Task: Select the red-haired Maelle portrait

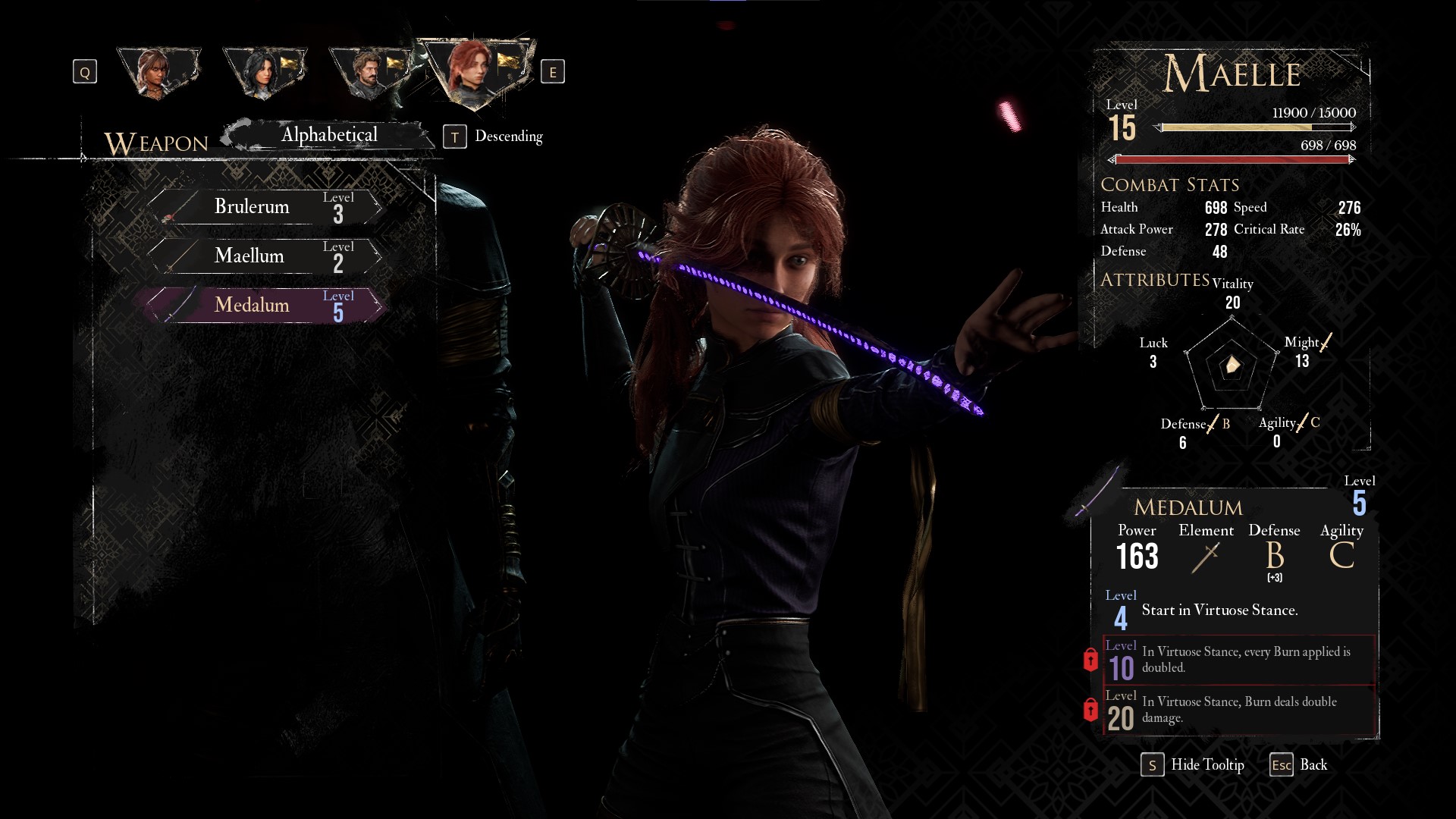Action: (x=475, y=71)
